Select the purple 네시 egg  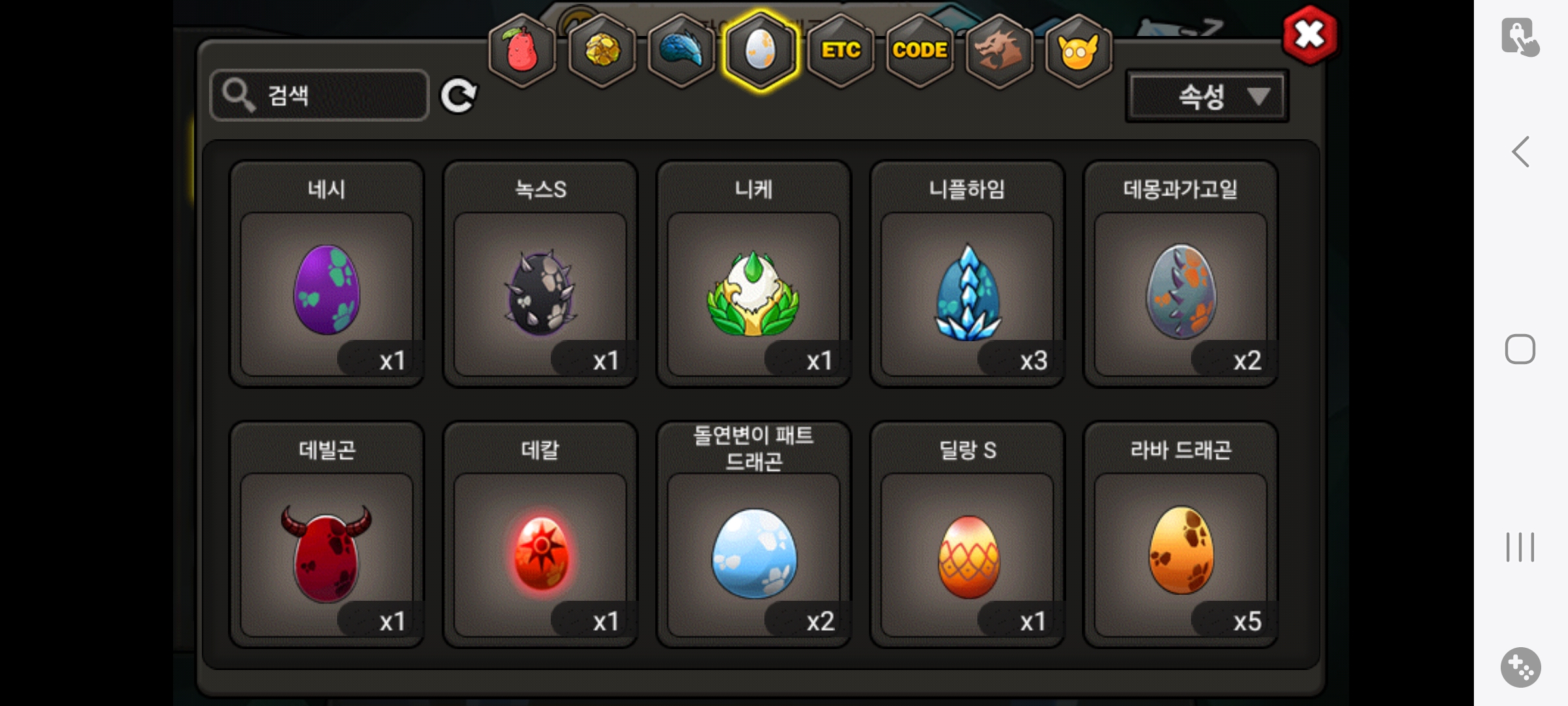[327, 290]
